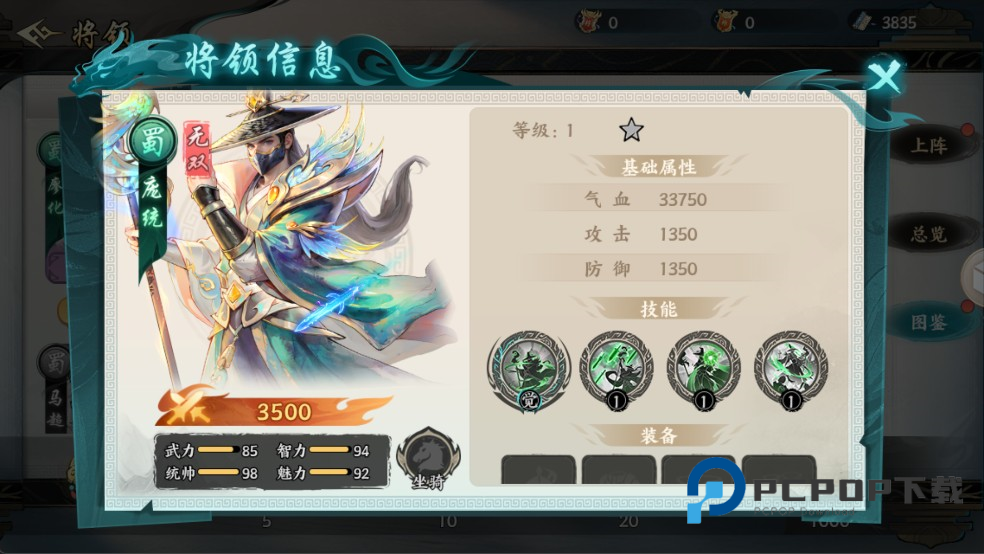Click the star rank icon beside 等级

click(631, 130)
